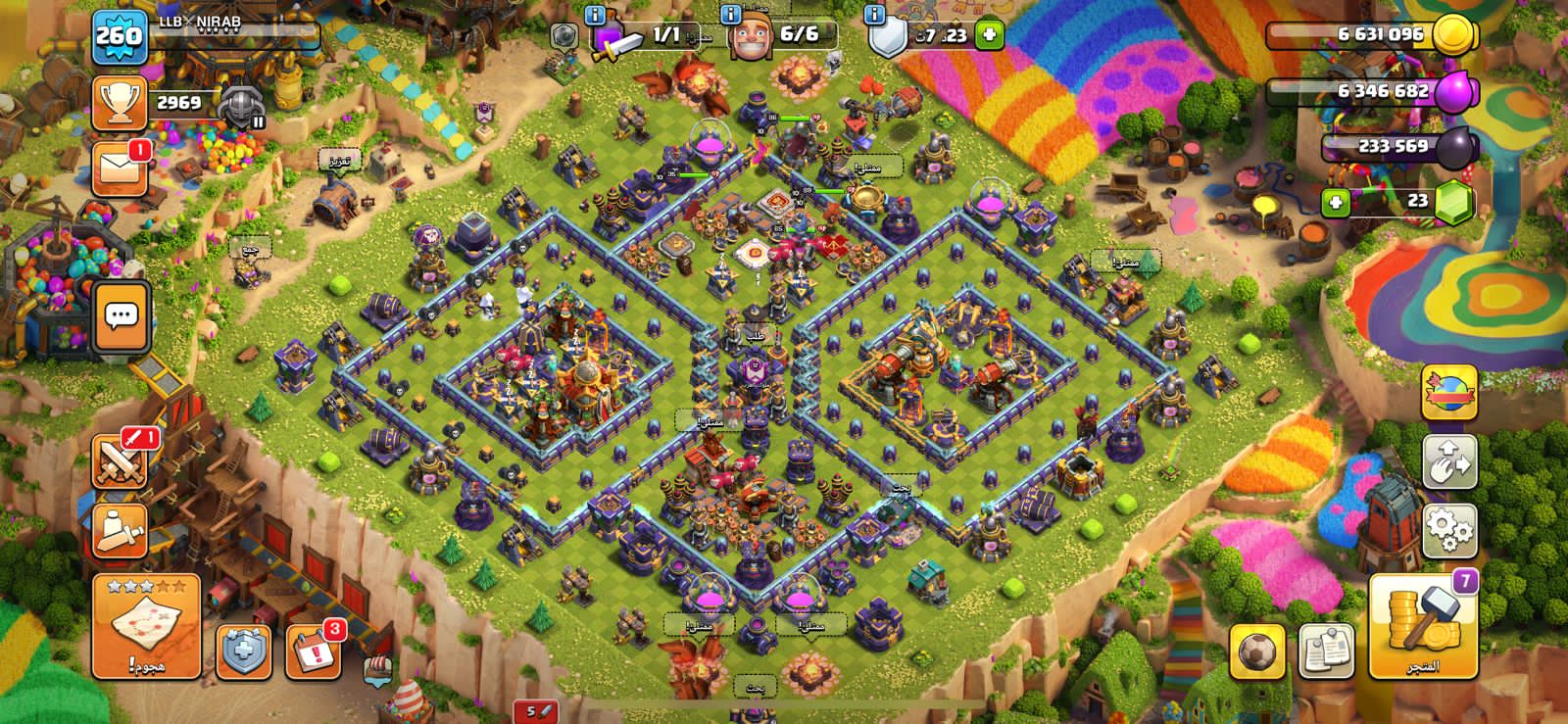This screenshot has height=724, width=1568.
Task: Open the clipboard notes button
Action: (1326, 651)
